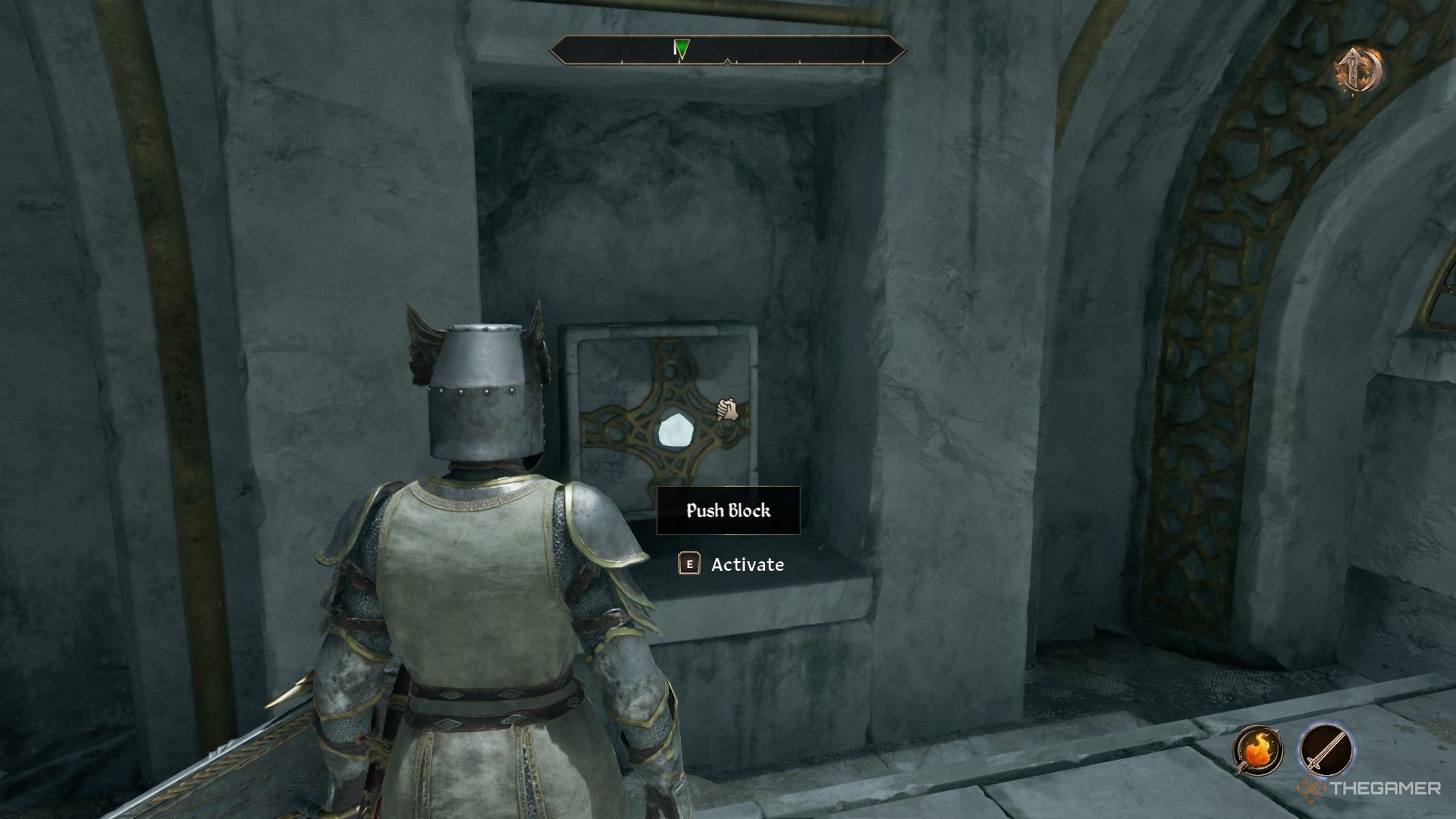Screen dimensions: 1456x819
Task: Expand the Push Block tooltip
Action: [x=727, y=510]
